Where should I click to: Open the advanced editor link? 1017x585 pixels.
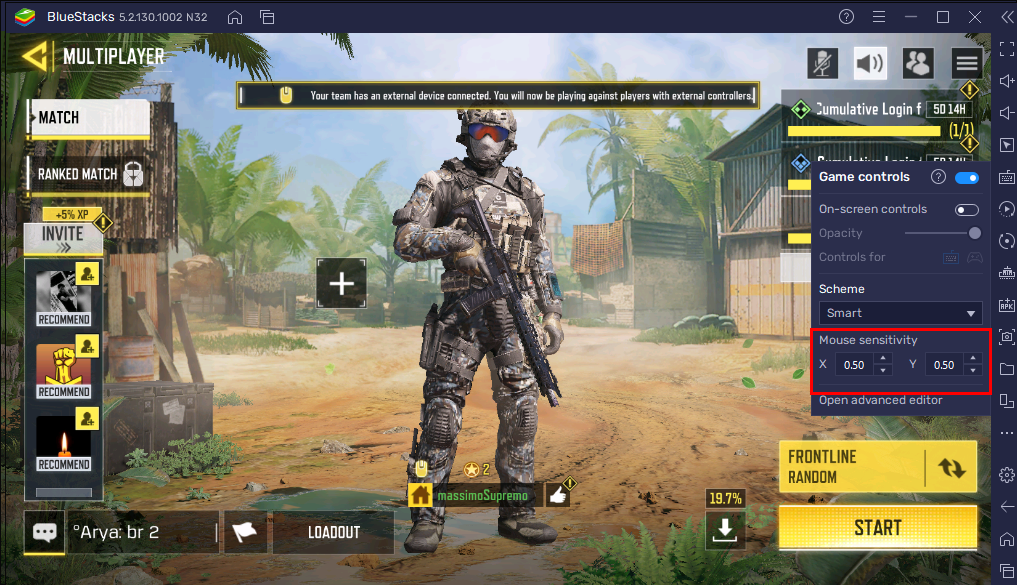tap(881, 400)
